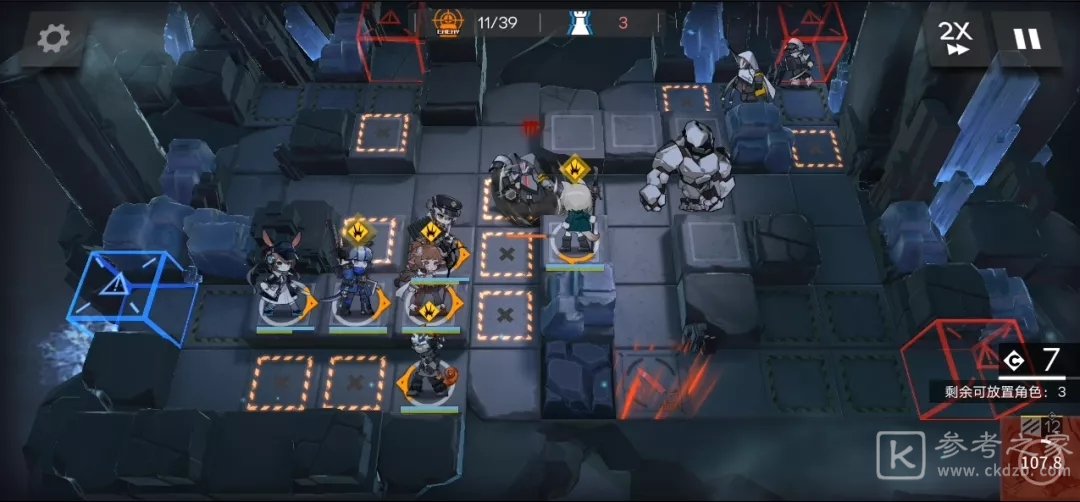1080x502 pixels.
Task: Pause the battle
Action: 1027,39
